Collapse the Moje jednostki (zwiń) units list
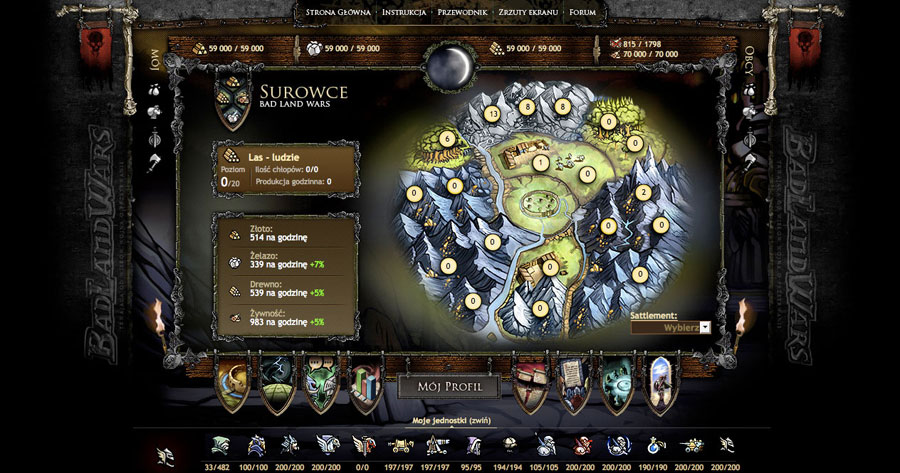900x473 pixels. tap(450, 422)
